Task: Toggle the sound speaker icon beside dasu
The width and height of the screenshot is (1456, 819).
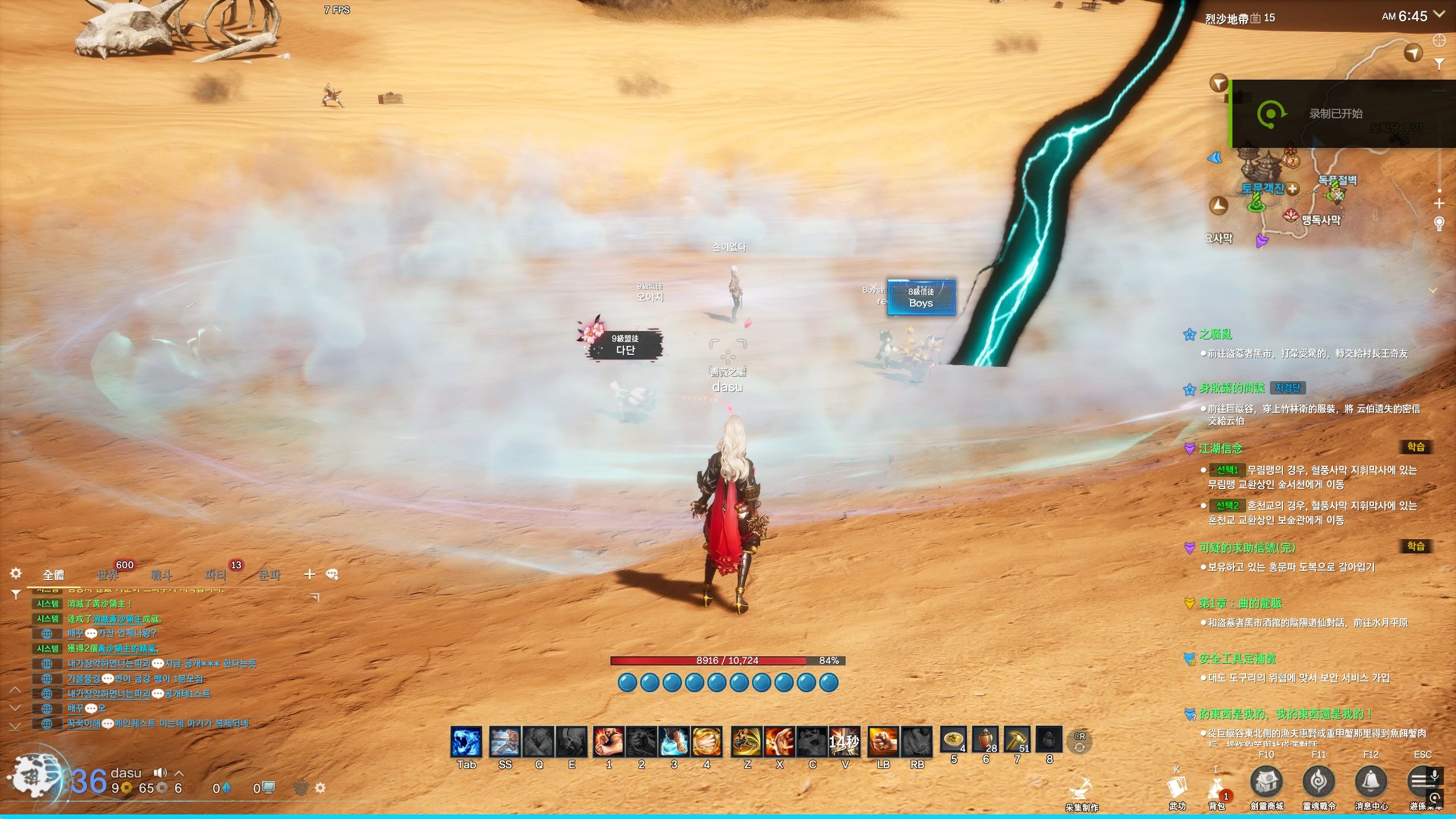Action: (x=160, y=772)
